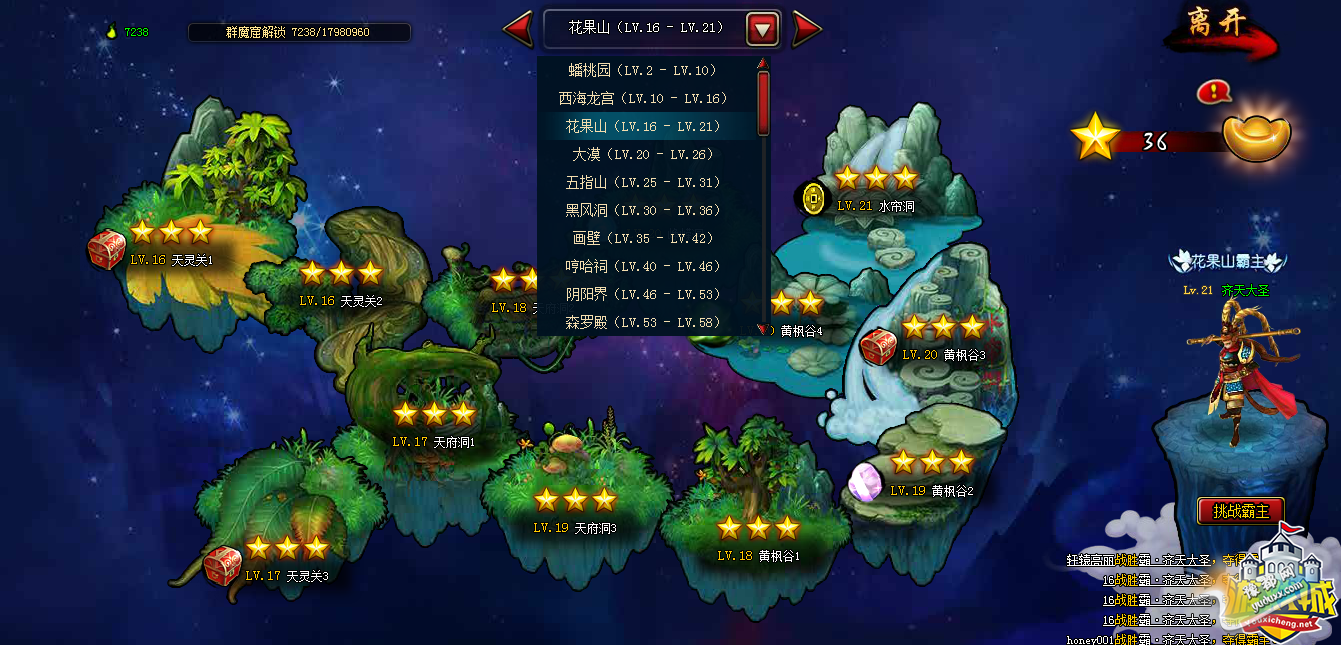Go to previous map with left arrow

518,29
